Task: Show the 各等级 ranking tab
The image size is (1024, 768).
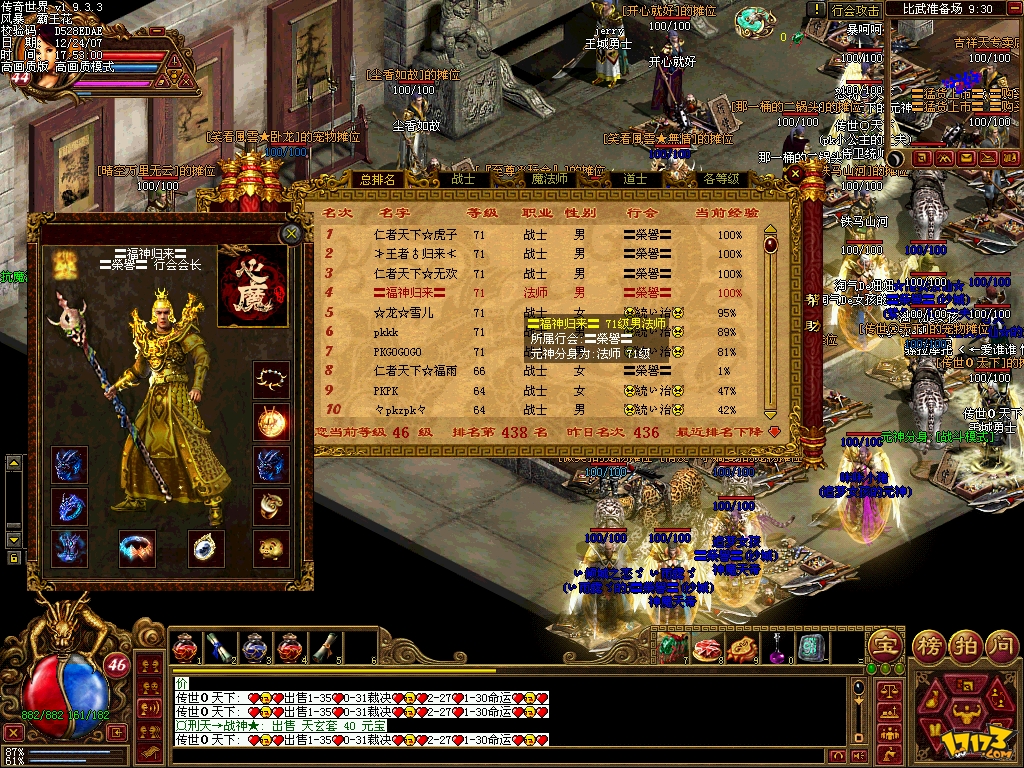Action: point(720,180)
